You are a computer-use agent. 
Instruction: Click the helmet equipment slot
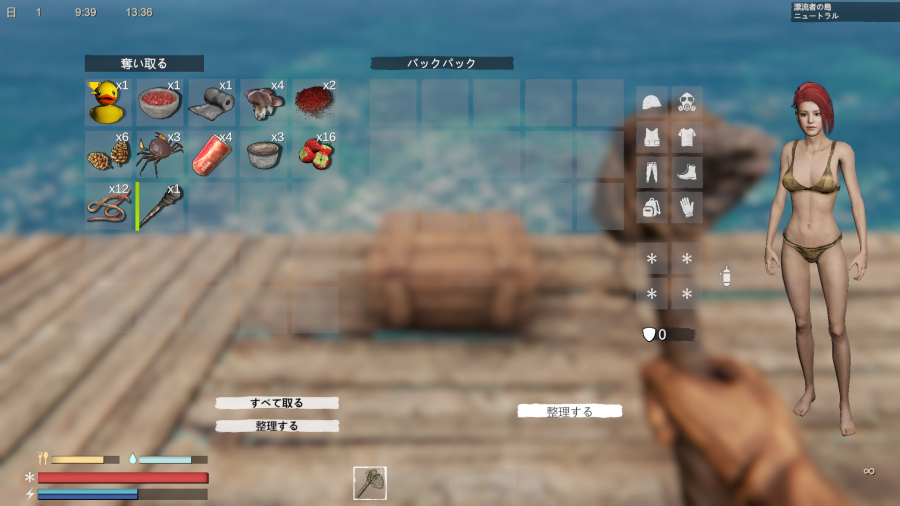tap(652, 102)
